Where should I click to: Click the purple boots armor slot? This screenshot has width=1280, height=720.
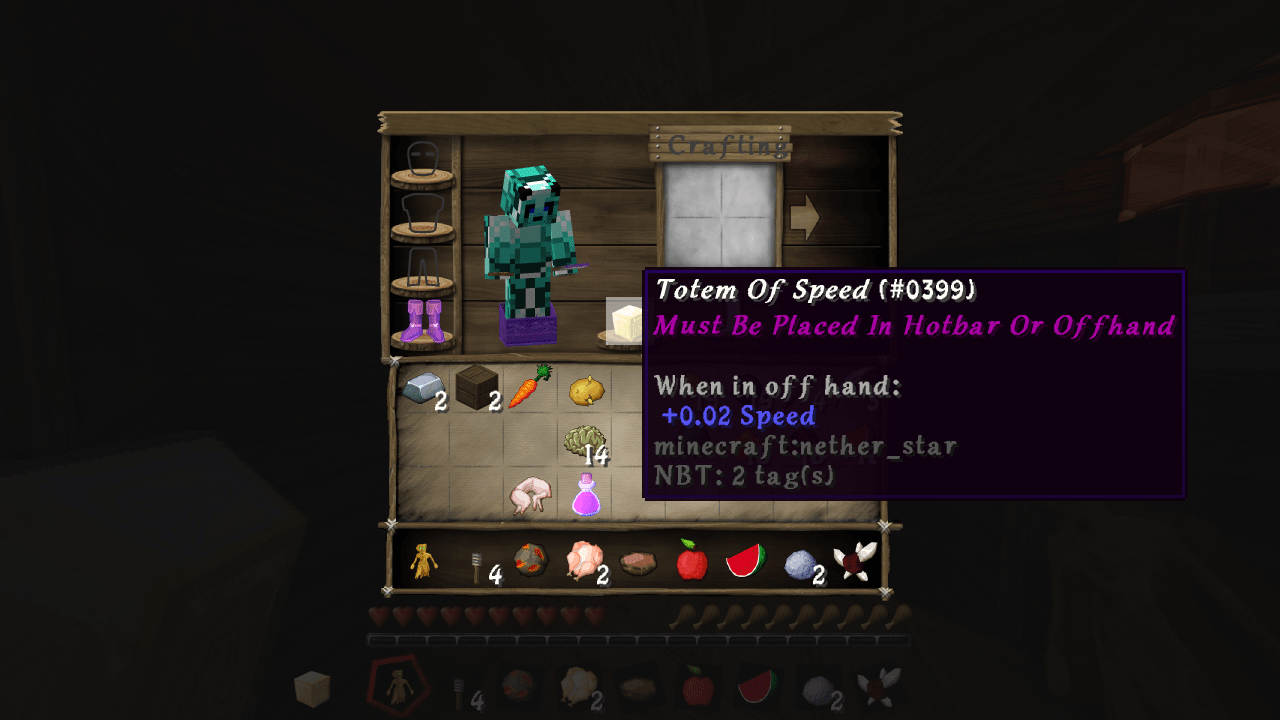422,321
